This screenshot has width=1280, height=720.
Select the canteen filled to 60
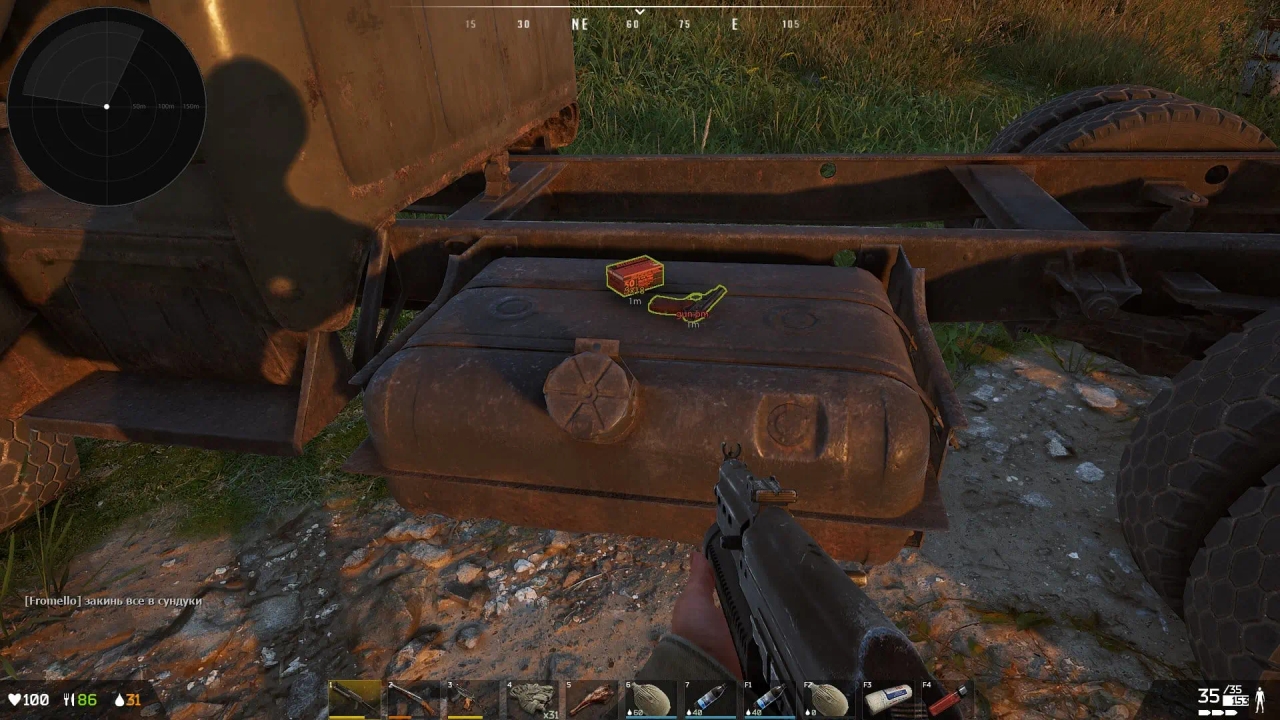[x=651, y=699]
